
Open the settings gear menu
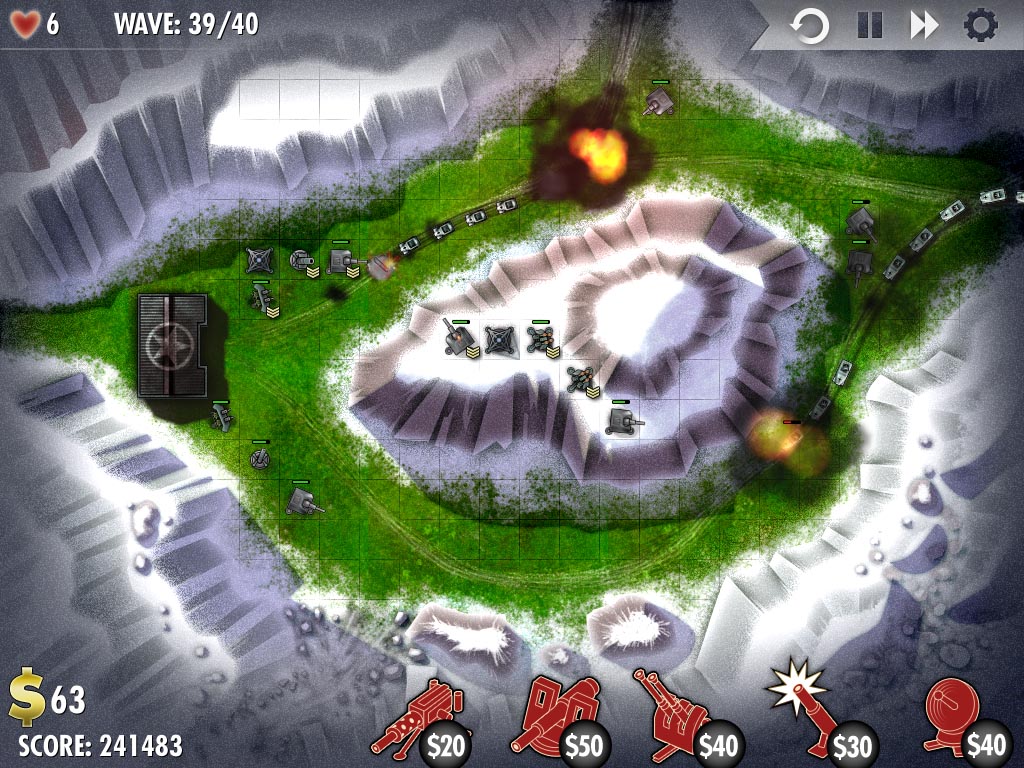[x=980, y=25]
